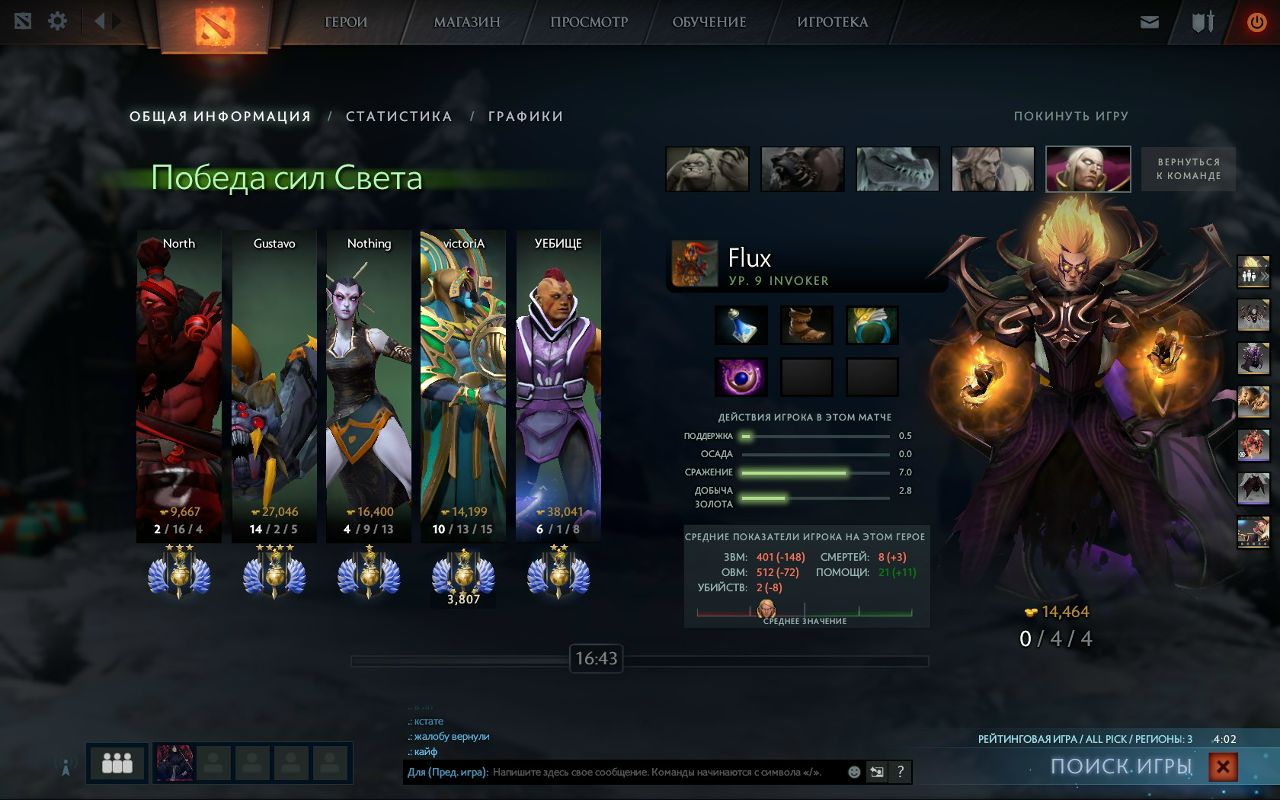Click the Boots of Speed item icon
Viewport: 1280px width, 800px height.
(x=806, y=324)
